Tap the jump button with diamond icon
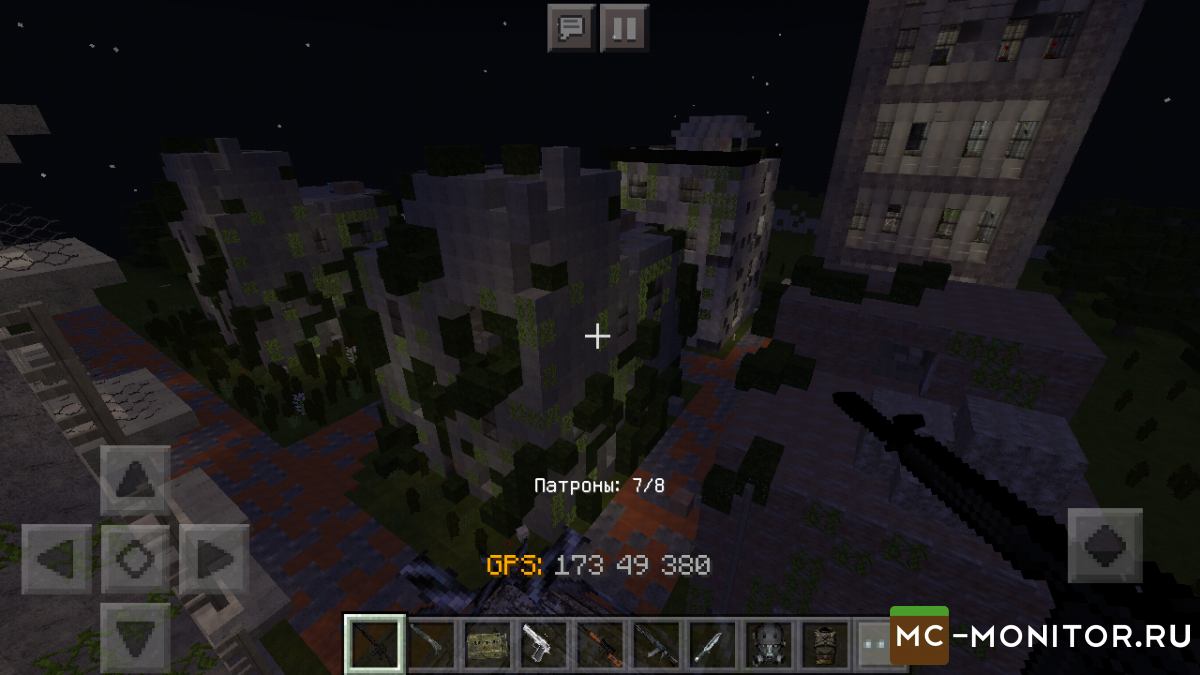1200x675 pixels. coord(1105,545)
